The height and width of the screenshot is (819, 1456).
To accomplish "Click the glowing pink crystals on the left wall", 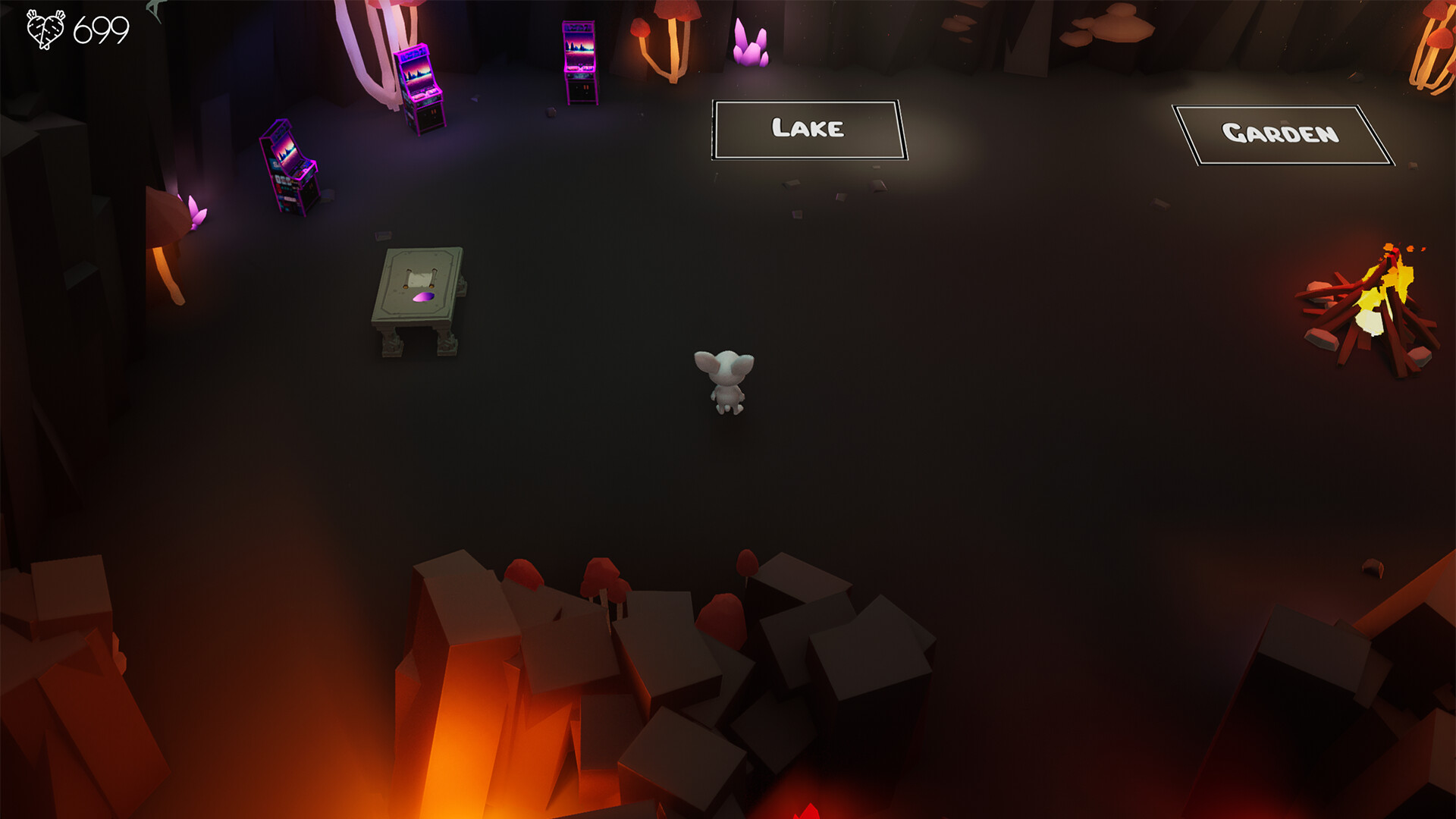I will coord(196,212).
